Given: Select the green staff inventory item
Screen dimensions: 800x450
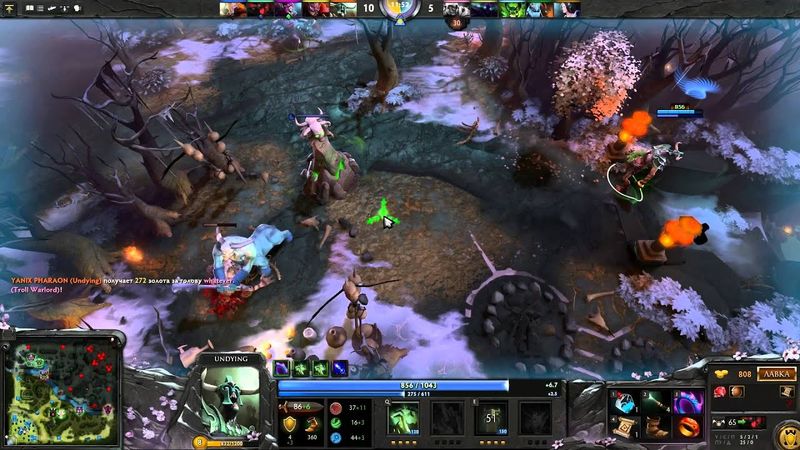Looking at the screenshot, I should 654,402.
